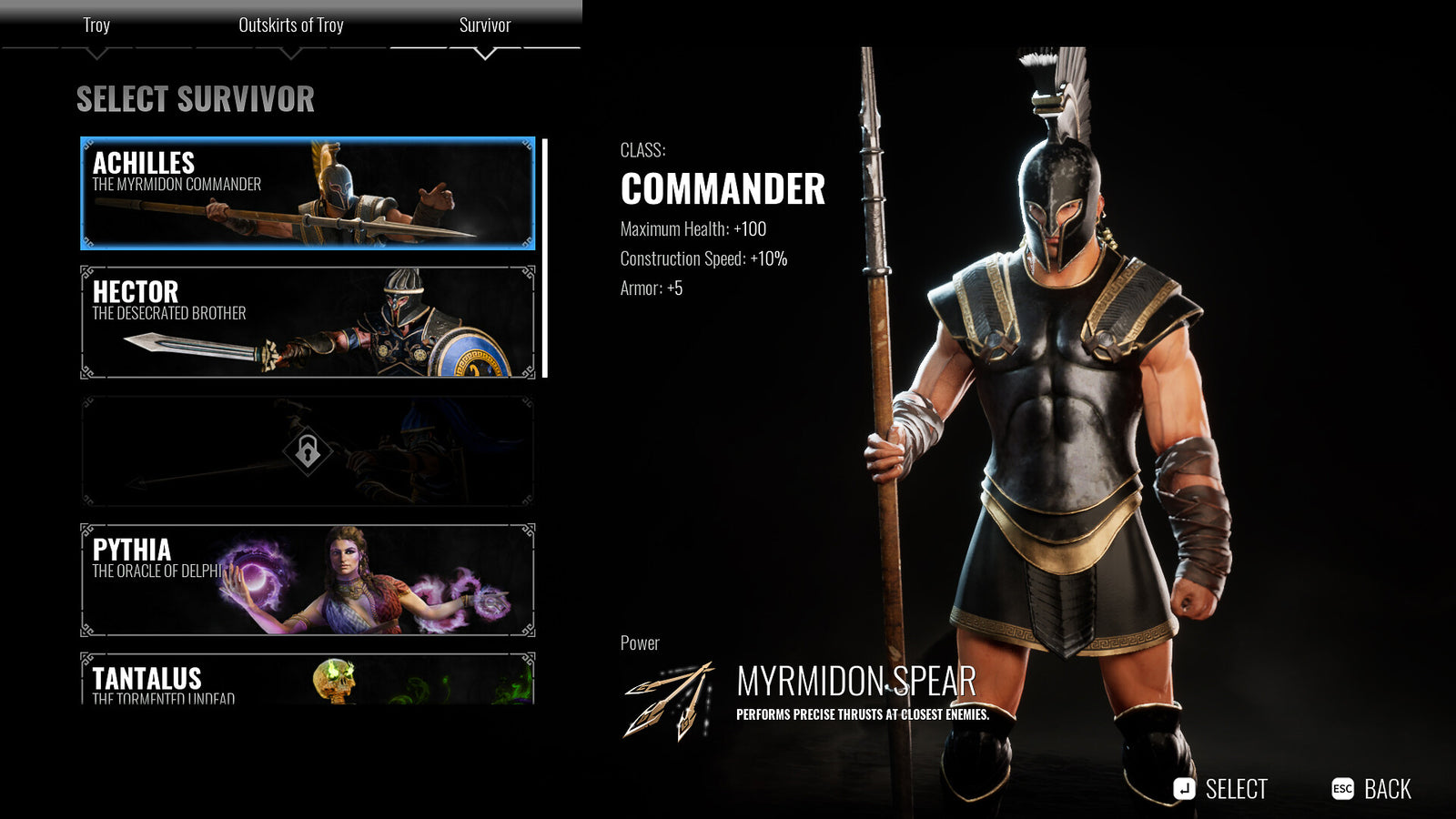The image size is (1456, 819).
Task: Click the chevron below Outskirts of Troy
Action: (291, 52)
